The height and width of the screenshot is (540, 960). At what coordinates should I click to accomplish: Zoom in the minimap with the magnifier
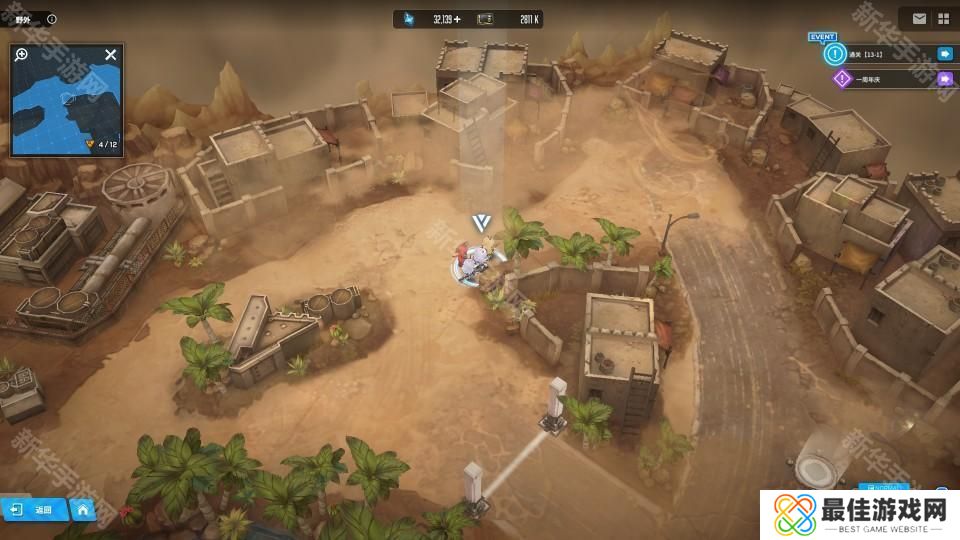click(21, 54)
